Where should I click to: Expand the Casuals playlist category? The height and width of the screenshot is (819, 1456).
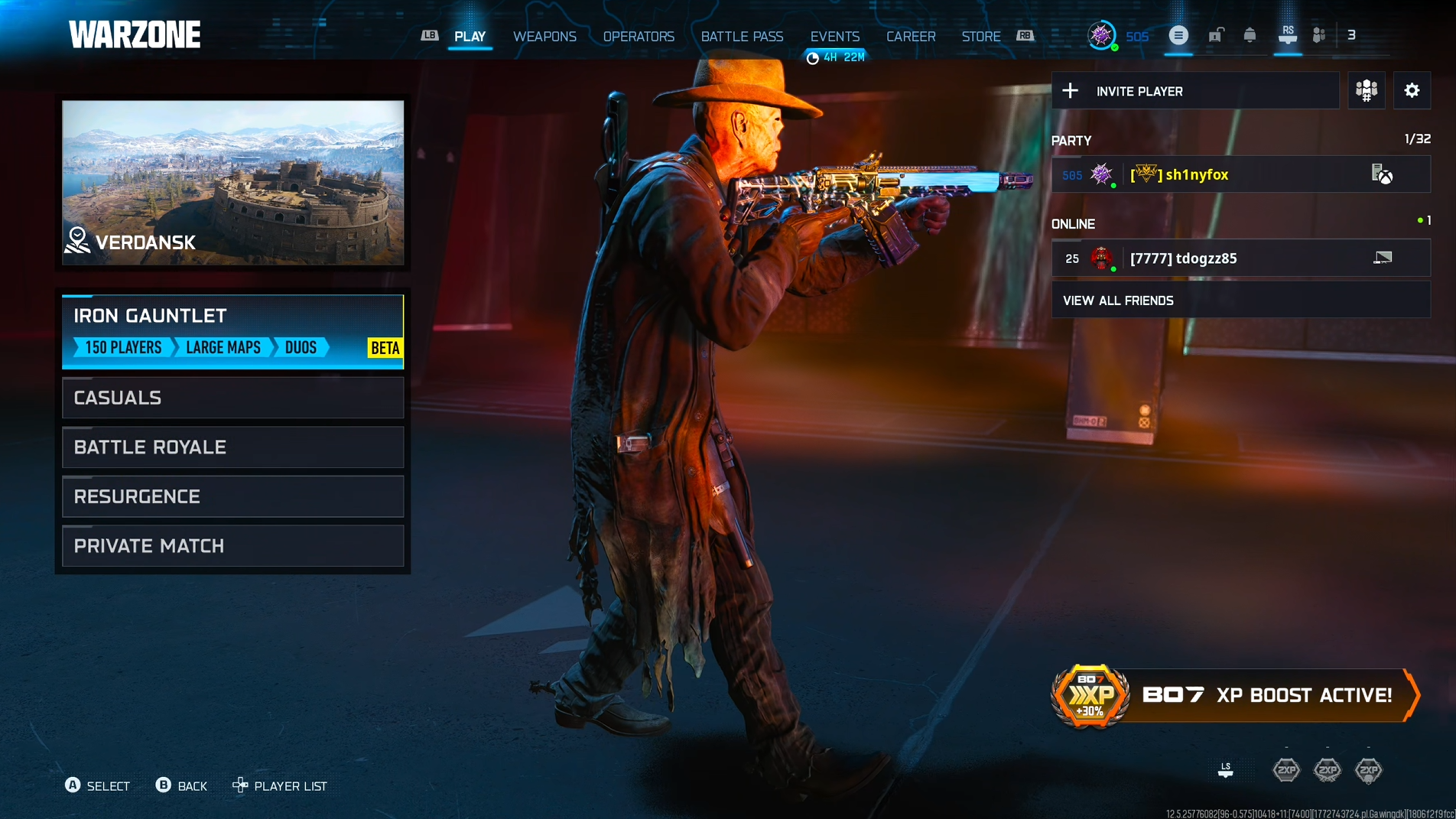(x=232, y=397)
